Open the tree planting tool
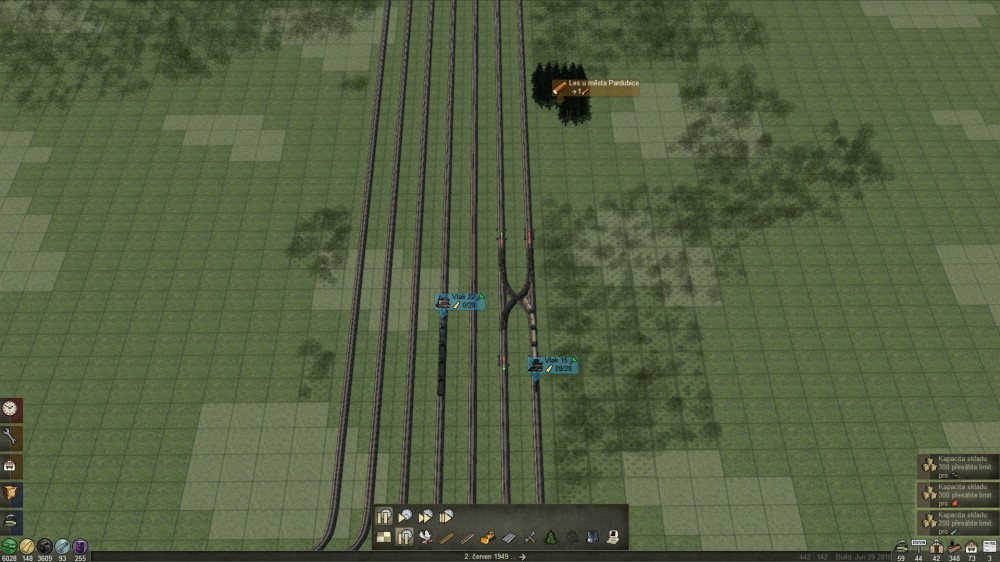1000x562 pixels. tap(550, 538)
